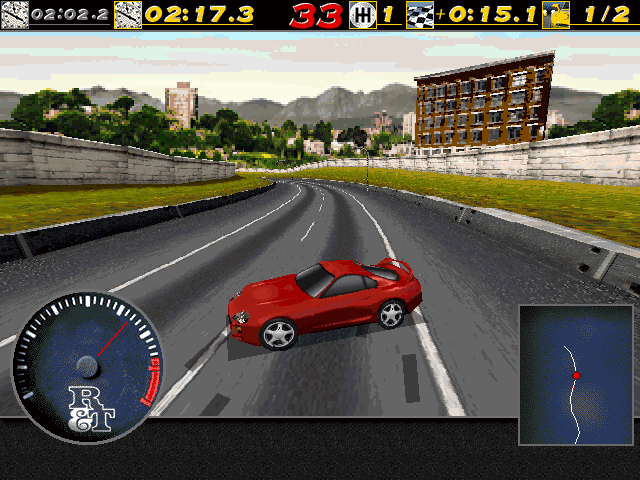Click the tachometer gauge
This screenshot has height=480, width=640.
86,361
